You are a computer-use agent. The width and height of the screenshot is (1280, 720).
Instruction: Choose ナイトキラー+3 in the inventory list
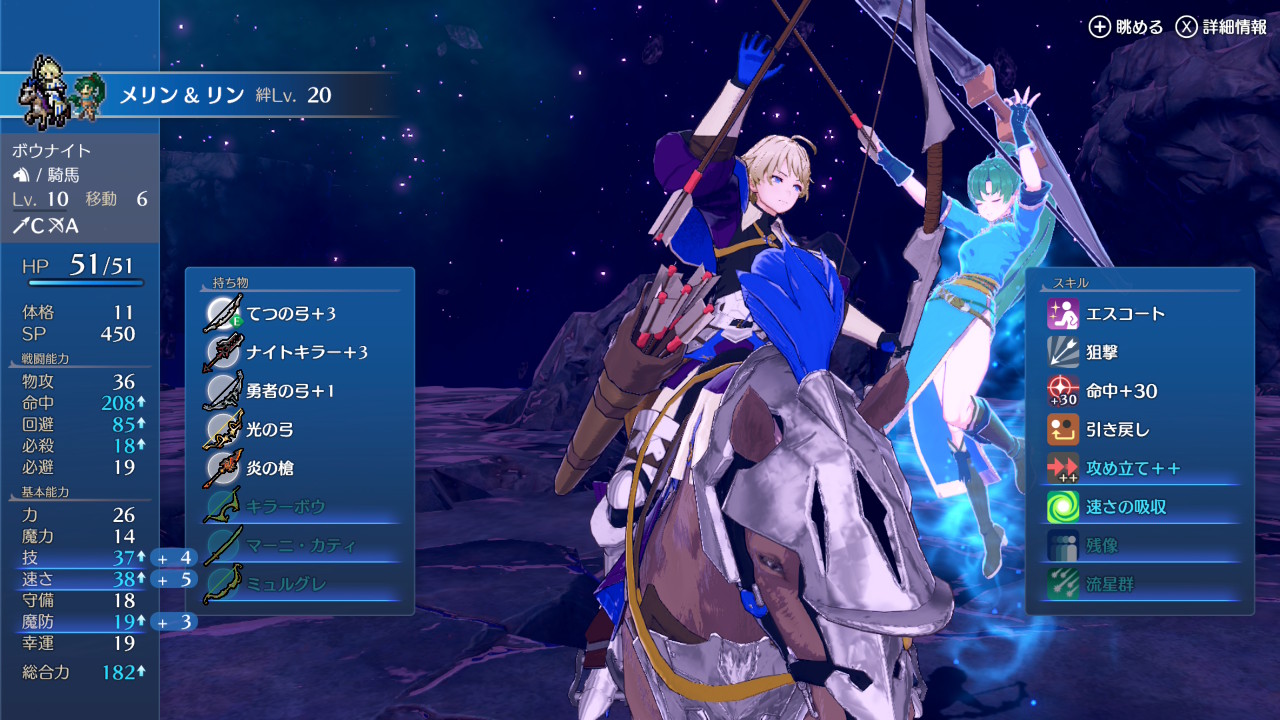pyautogui.click(x=299, y=352)
